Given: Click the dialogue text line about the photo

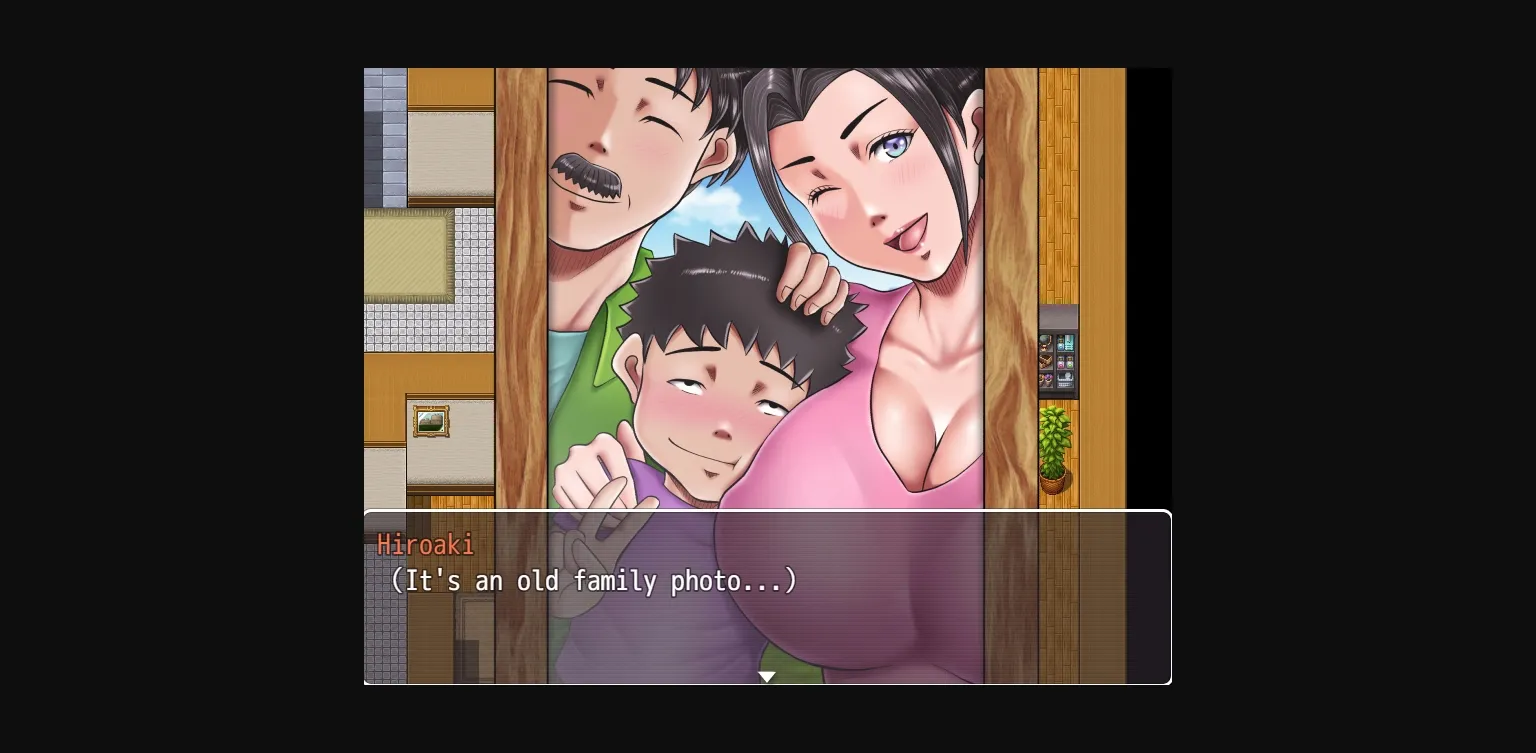Looking at the screenshot, I should click(596, 581).
